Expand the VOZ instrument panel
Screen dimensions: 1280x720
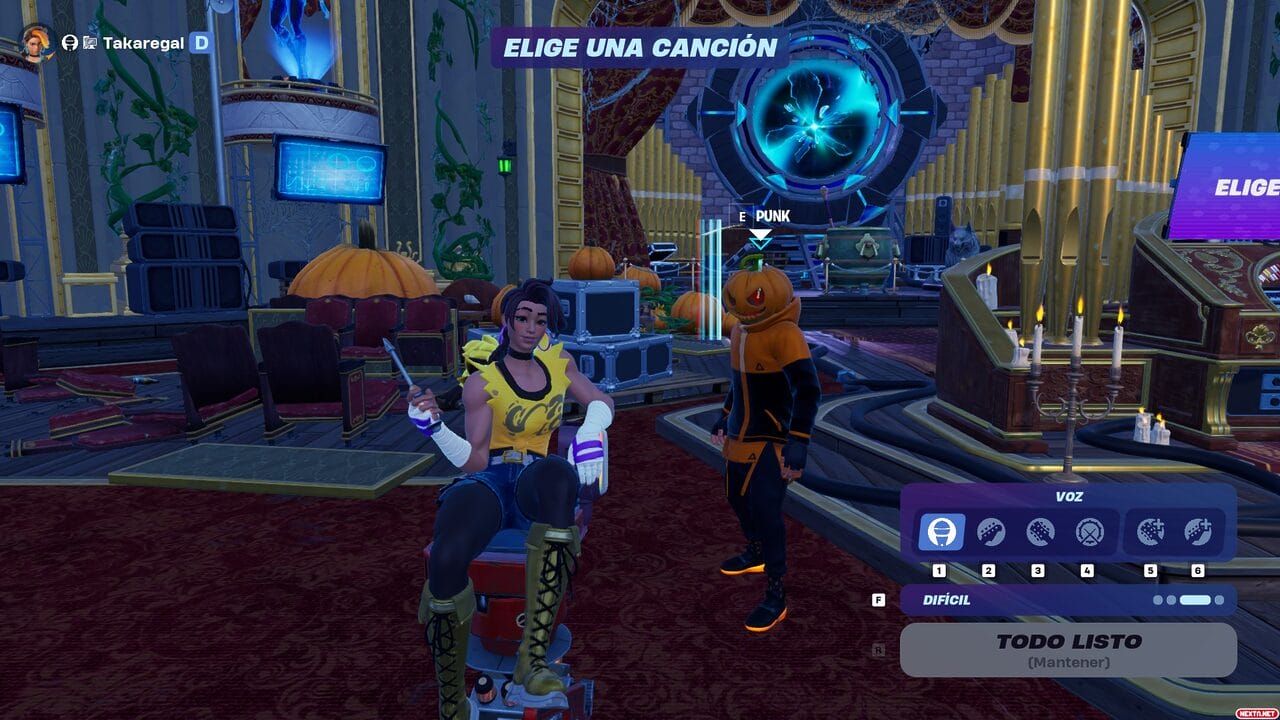(x=1068, y=496)
